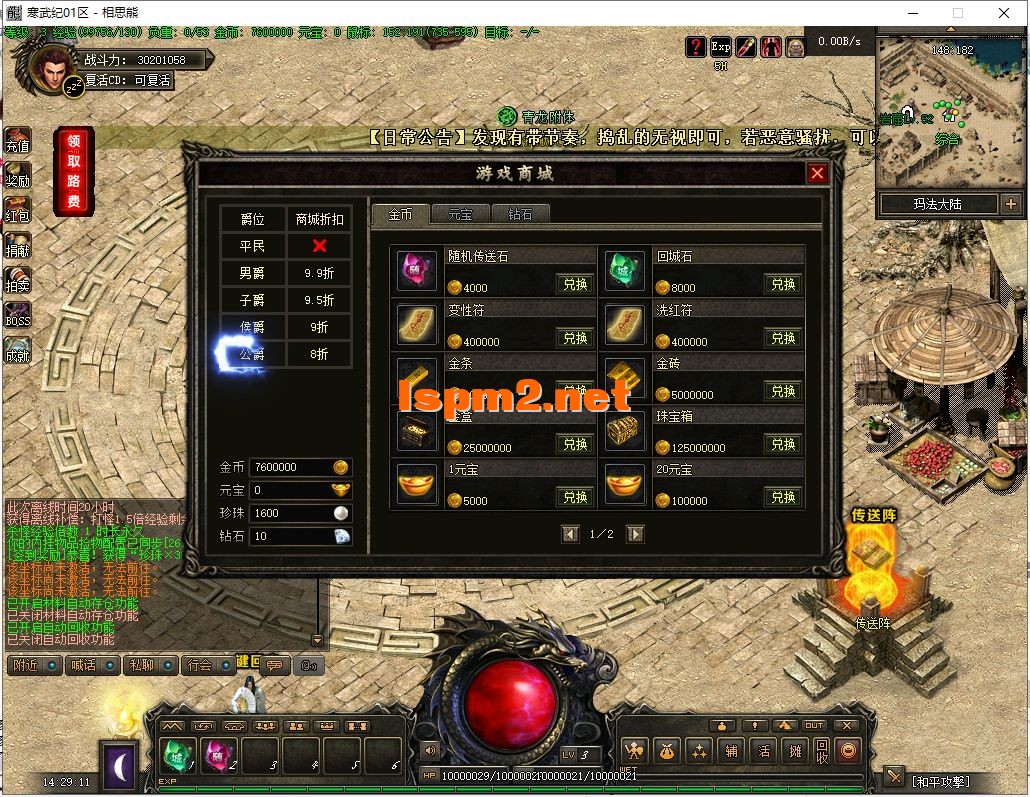This screenshot has width=1030, height=797.
Task: Close the 游戏商城 shop window
Action: 817,173
